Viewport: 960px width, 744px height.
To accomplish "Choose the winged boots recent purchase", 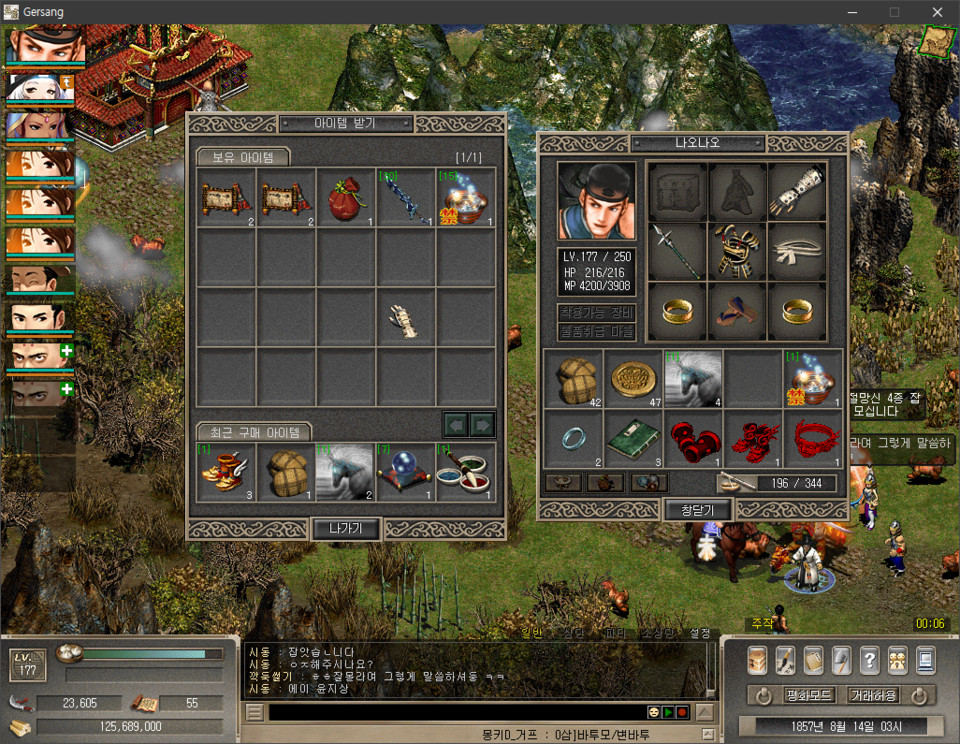I will click(226, 472).
